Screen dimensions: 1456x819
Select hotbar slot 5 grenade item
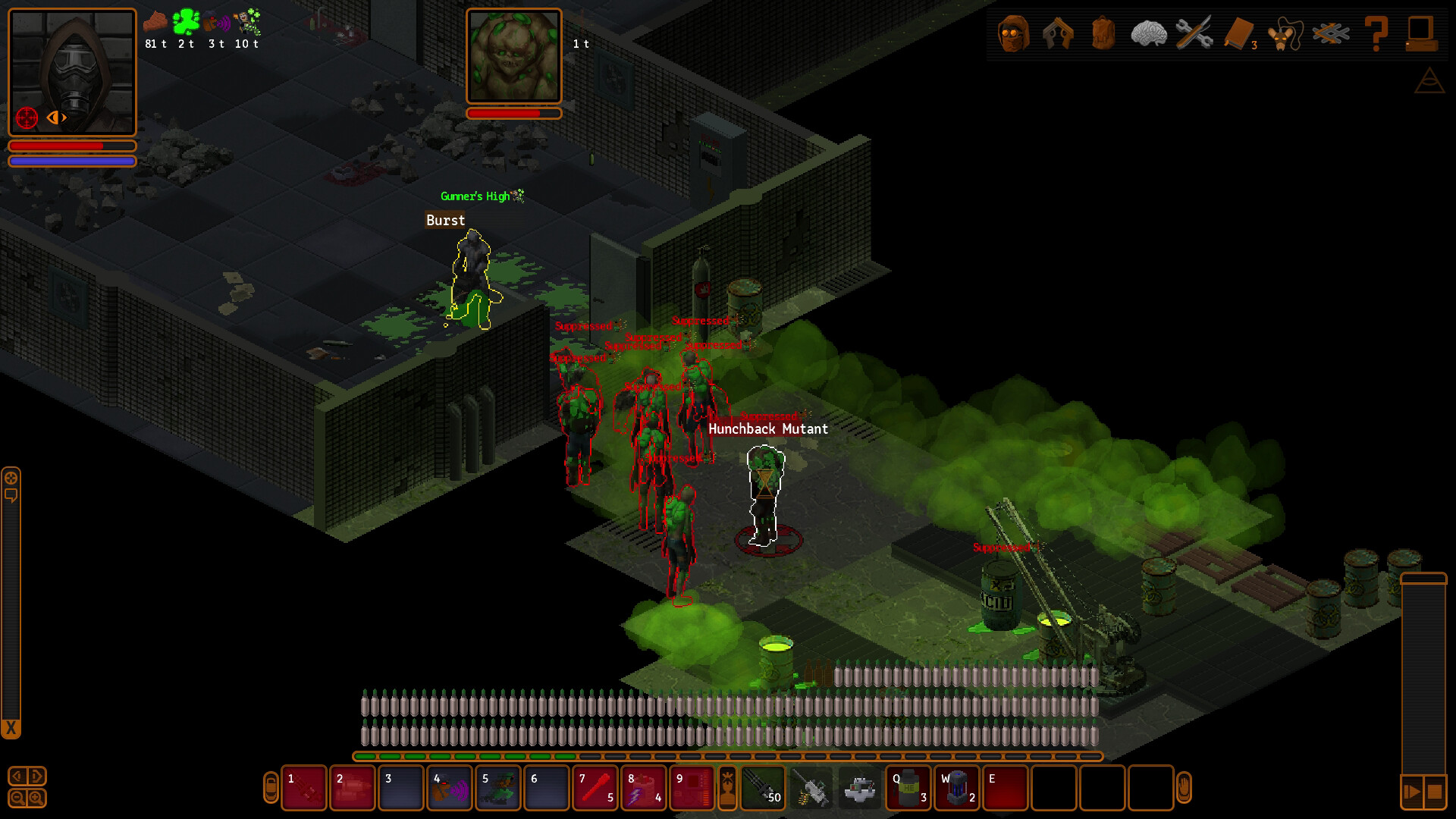click(498, 789)
